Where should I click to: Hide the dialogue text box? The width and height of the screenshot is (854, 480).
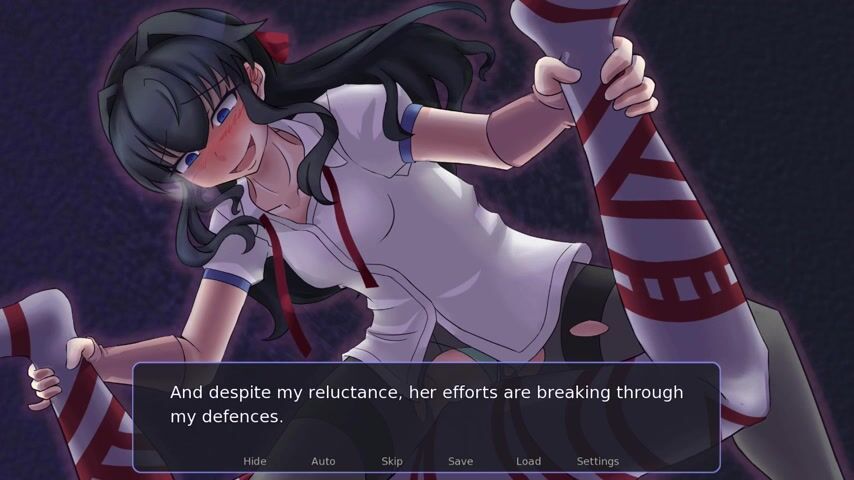(x=255, y=461)
